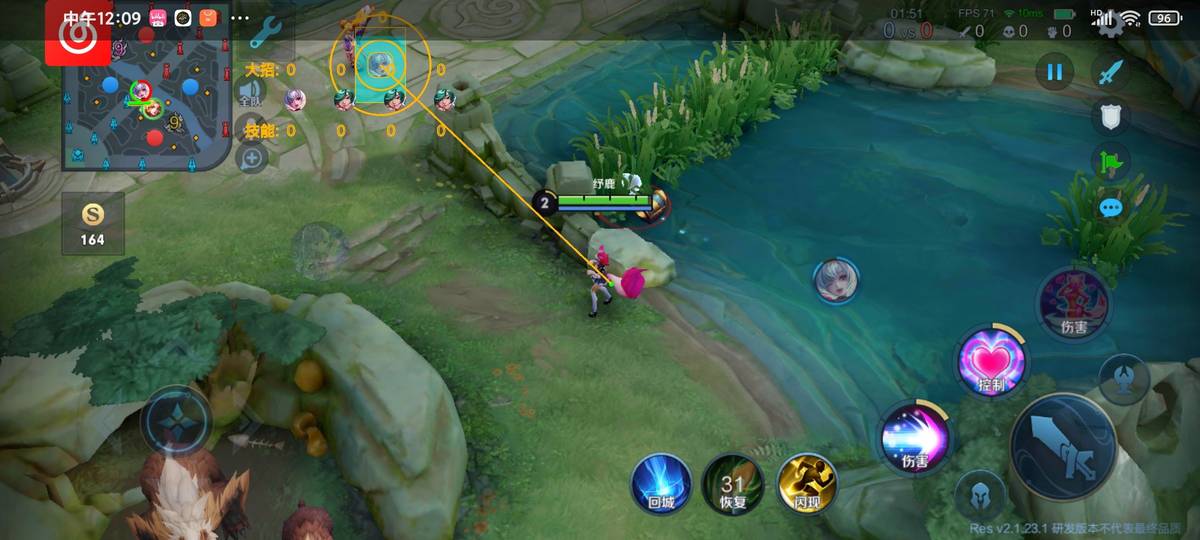The width and height of the screenshot is (1200, 540).
Task: Fire the glowing comet 伤害 skill
Action: tap(915, 437)
